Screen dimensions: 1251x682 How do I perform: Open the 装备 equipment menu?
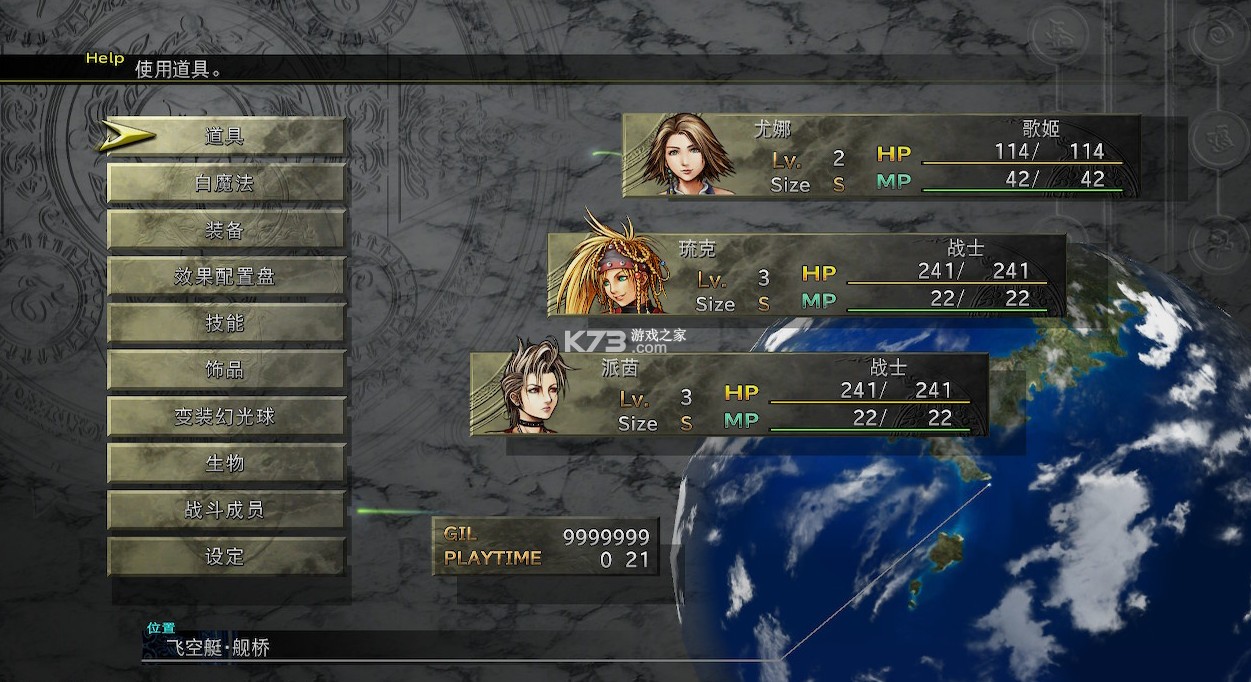tap(225, 230)
